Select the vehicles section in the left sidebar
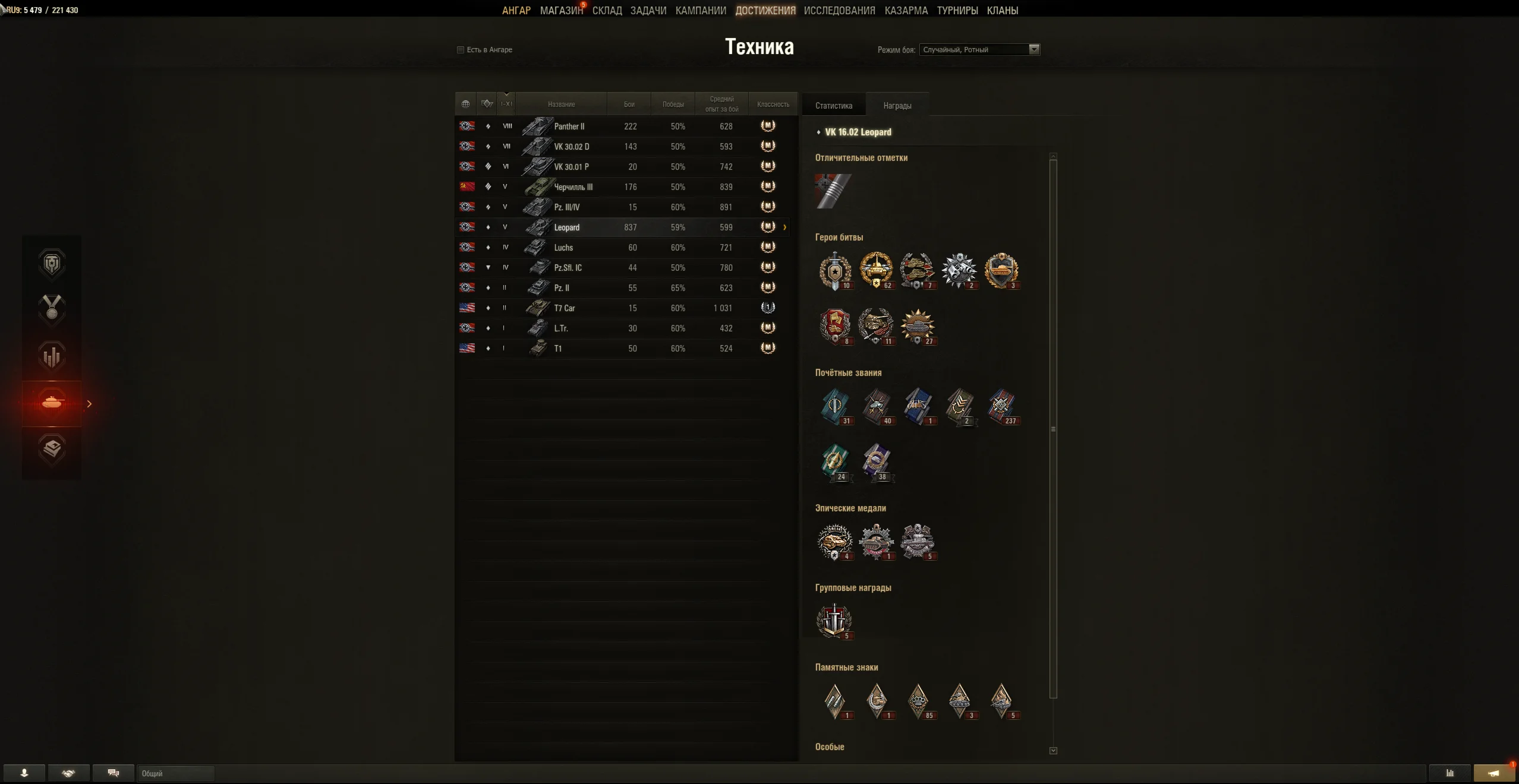1519x784 pixels. pyautogui.click(x=52, y=404)
